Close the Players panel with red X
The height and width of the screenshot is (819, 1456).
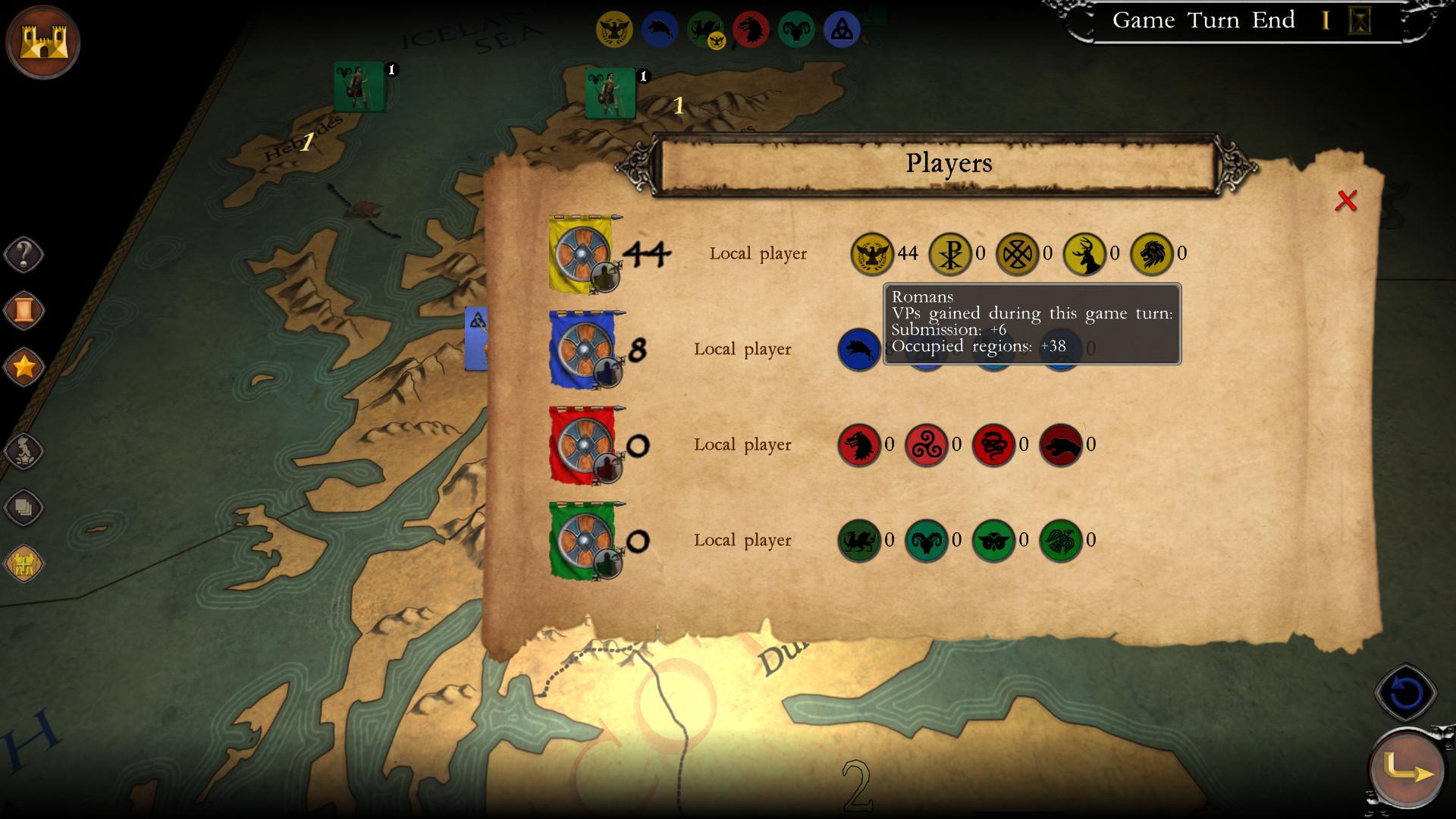coord(1348,200)
